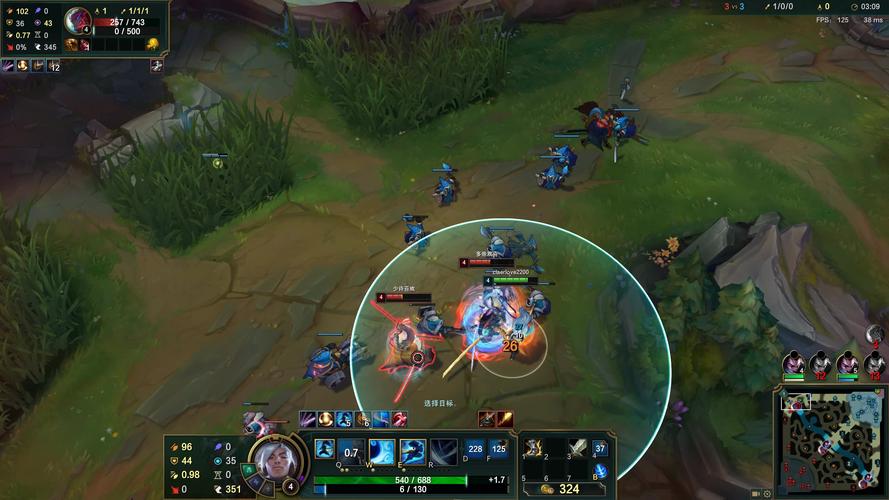Select the boots item in inventory
The width and height of the screenshot is (889, 500).
tap(534, 449)
